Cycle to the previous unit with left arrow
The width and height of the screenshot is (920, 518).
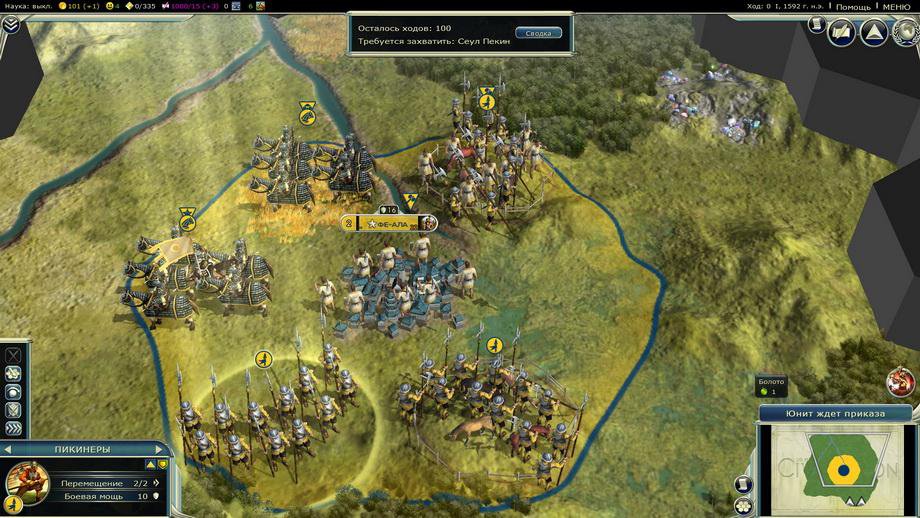7,450
